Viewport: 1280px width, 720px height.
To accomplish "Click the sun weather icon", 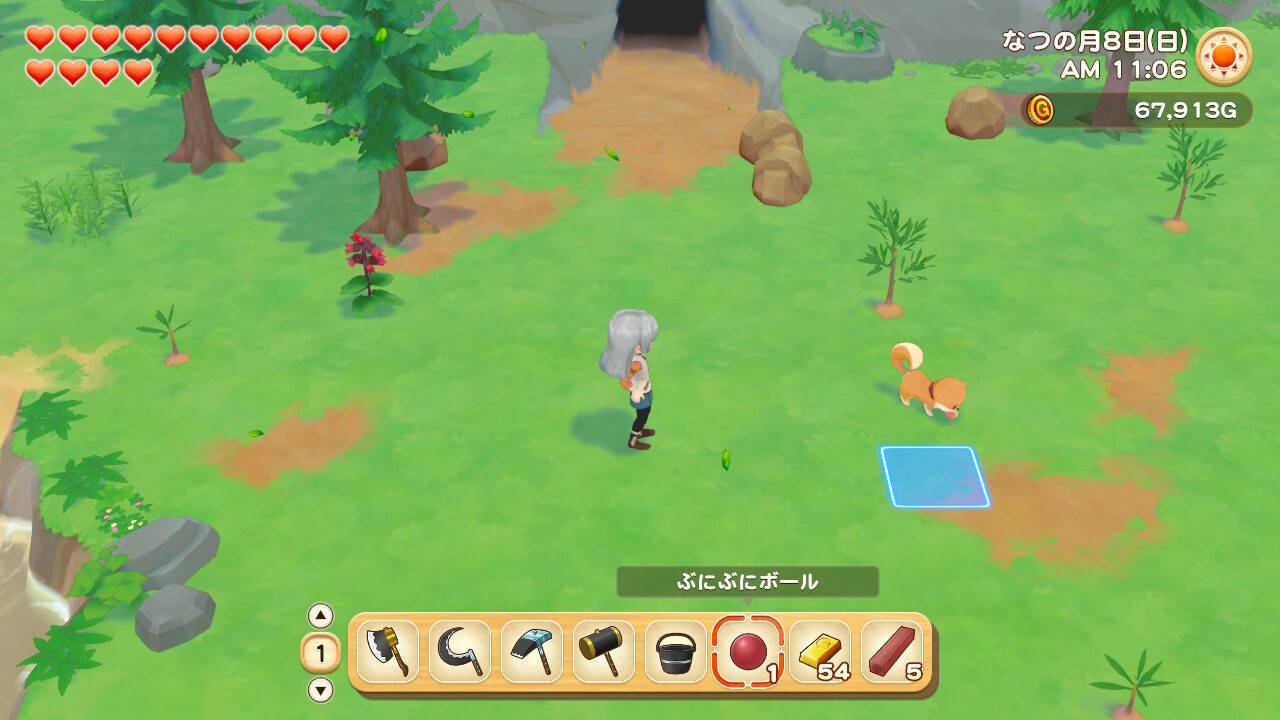I will (1225, 56).
